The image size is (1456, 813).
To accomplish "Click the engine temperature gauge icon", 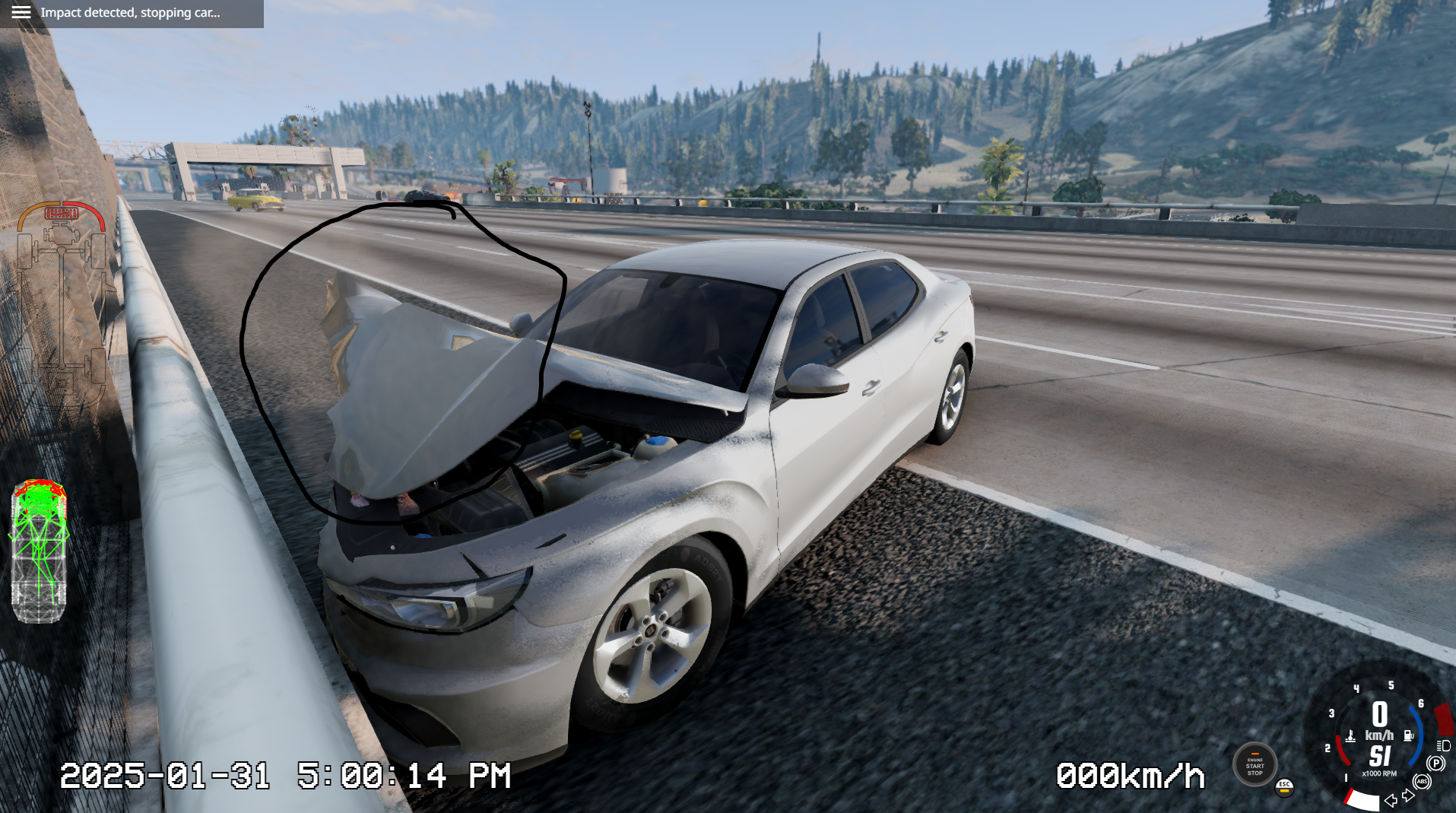I will click(x=1350, y=735).
